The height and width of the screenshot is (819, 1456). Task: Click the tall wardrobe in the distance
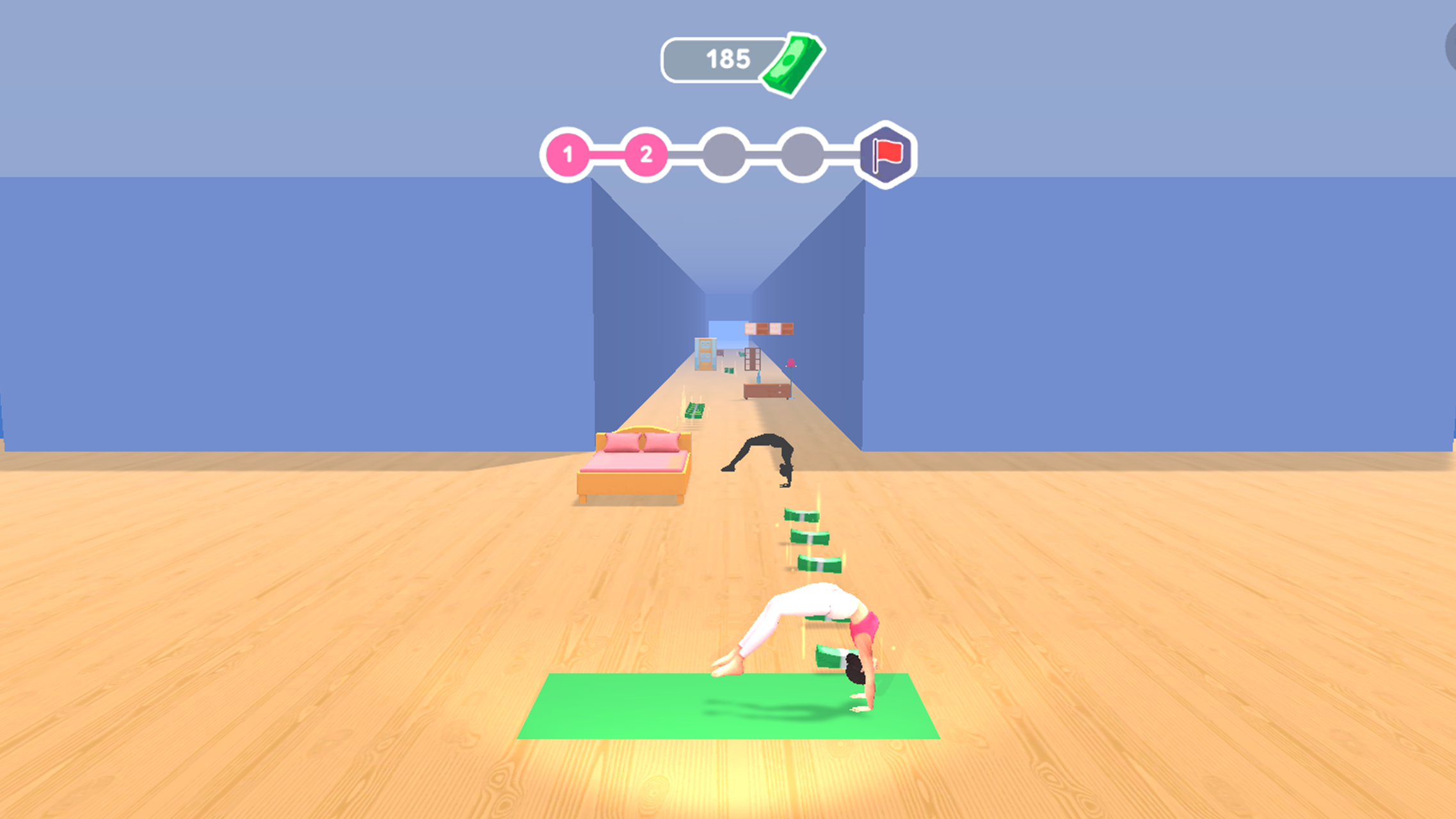pos(752,359)
